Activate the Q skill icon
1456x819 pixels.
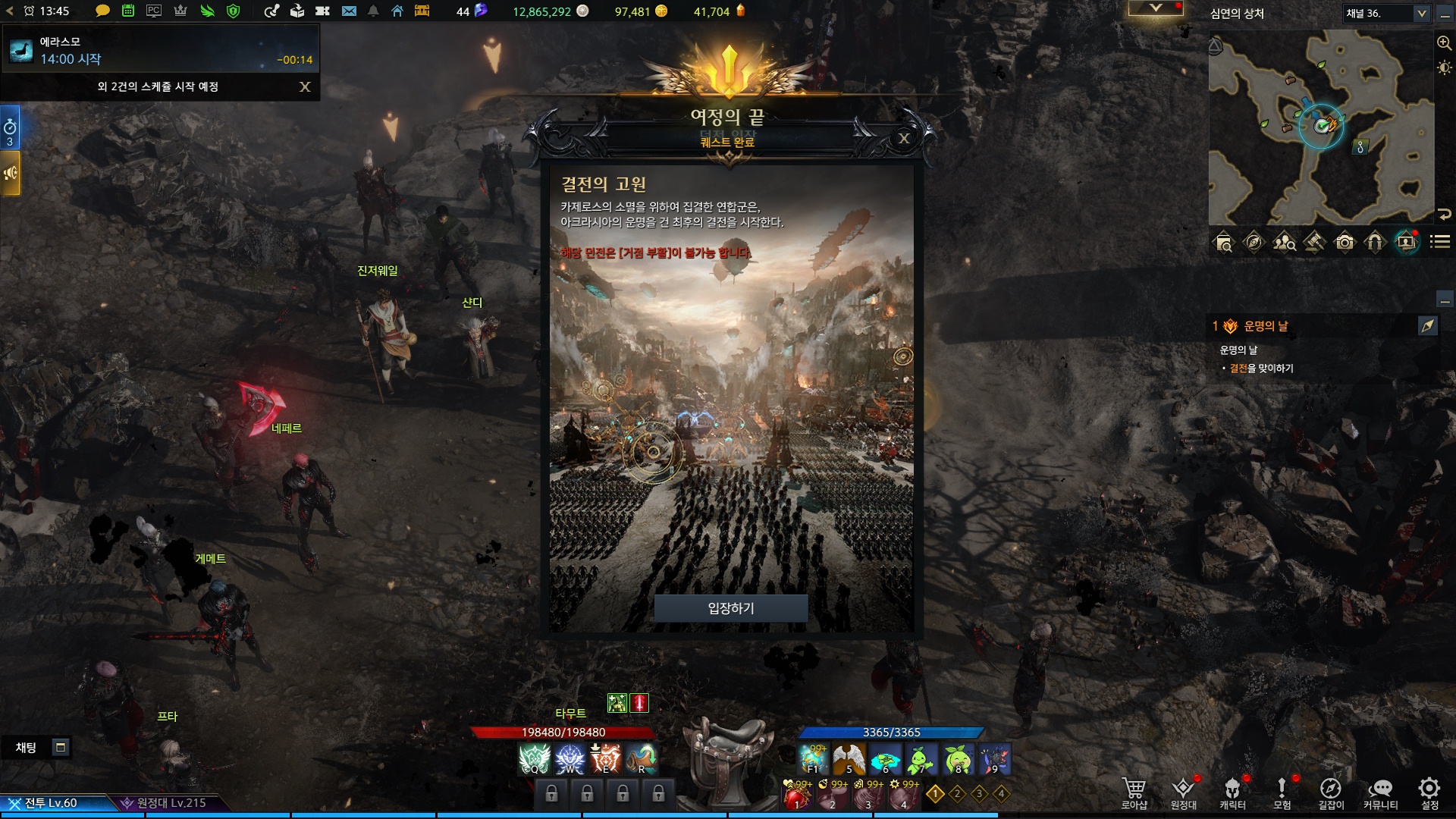point(534,759)
